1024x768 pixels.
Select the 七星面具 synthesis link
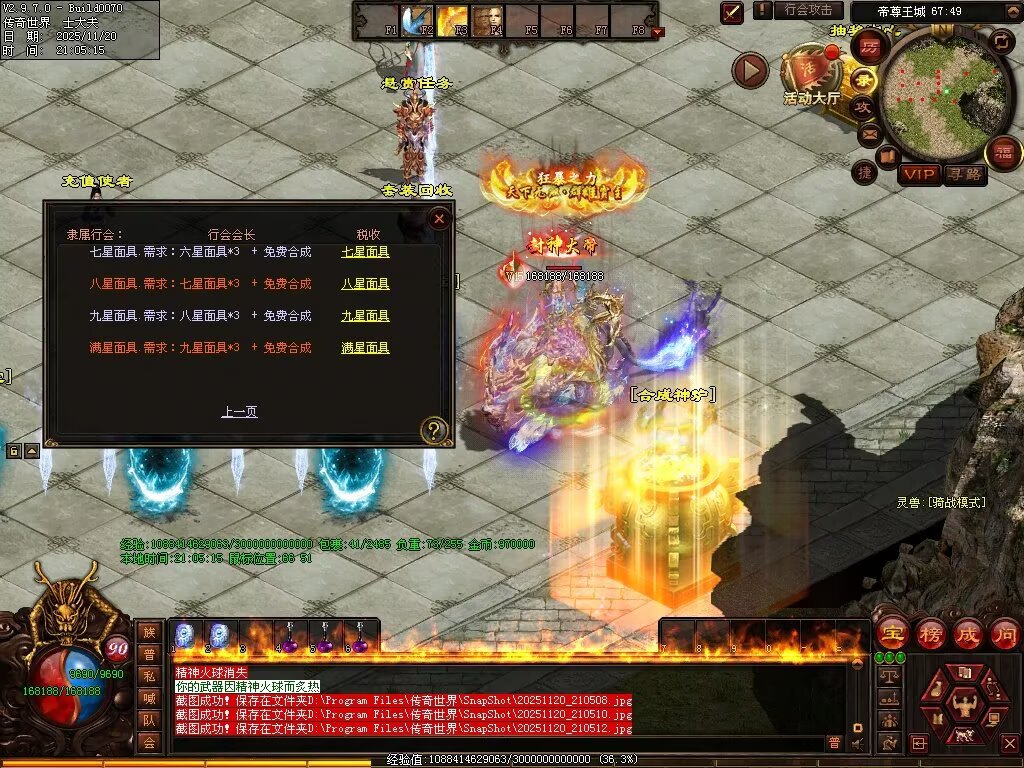click(365, 252)
